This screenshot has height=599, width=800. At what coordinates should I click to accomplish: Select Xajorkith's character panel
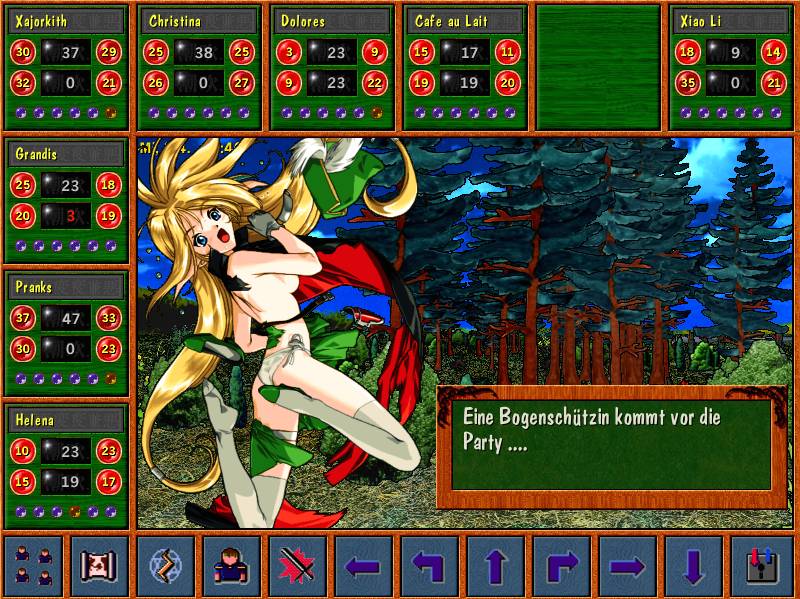tap(67, 67)
